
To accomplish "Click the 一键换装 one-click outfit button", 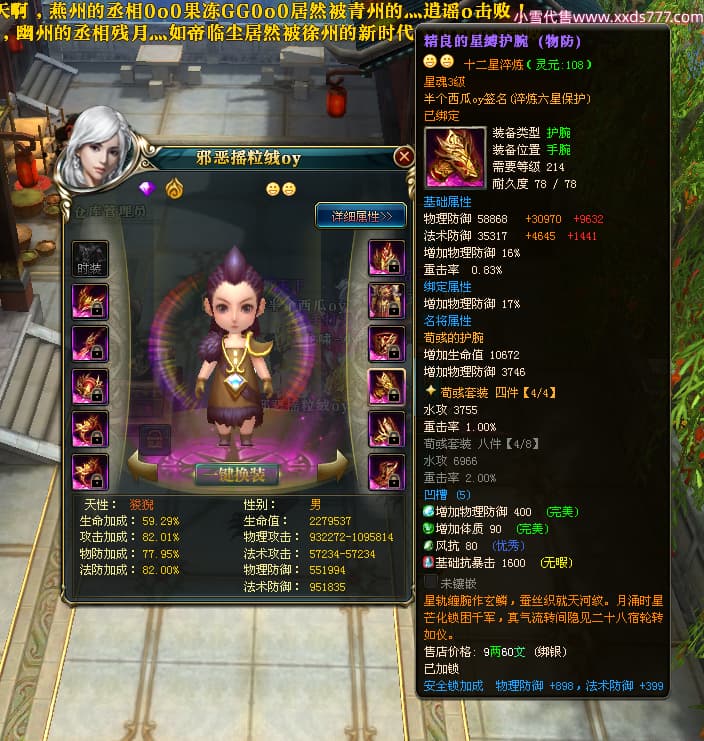I will [x=236, y=474].
